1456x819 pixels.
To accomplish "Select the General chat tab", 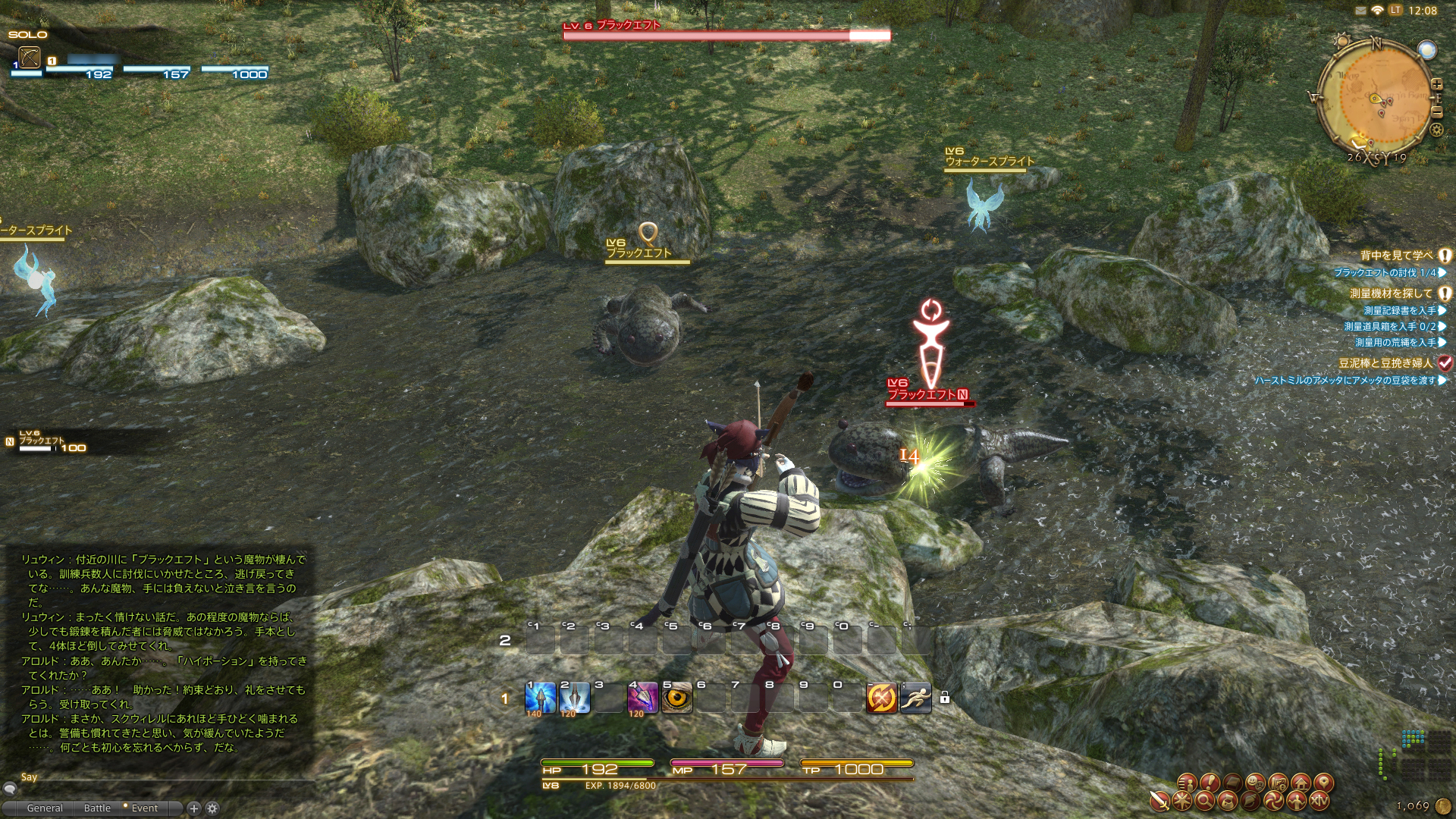I will pyautogui.click(x=45, y=808).
